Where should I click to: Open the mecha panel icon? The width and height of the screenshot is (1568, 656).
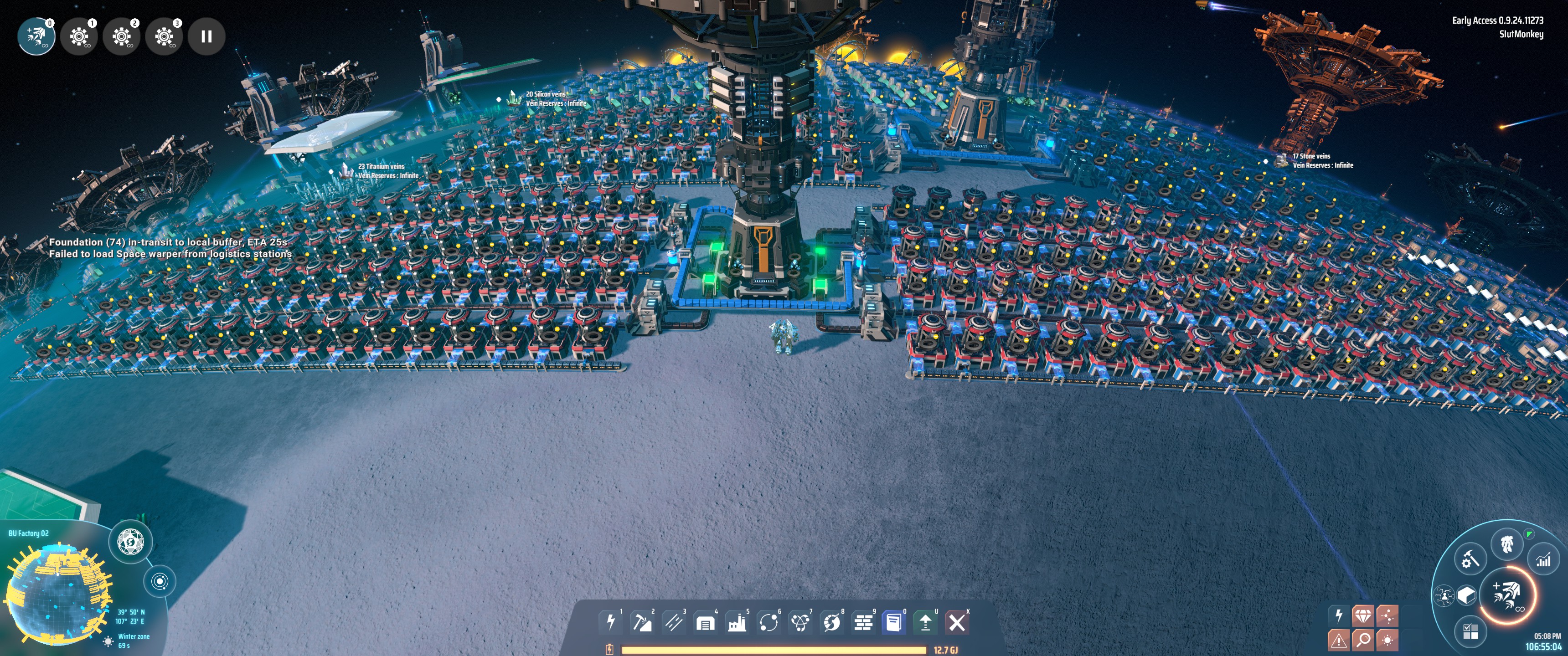coord(1506,543)
